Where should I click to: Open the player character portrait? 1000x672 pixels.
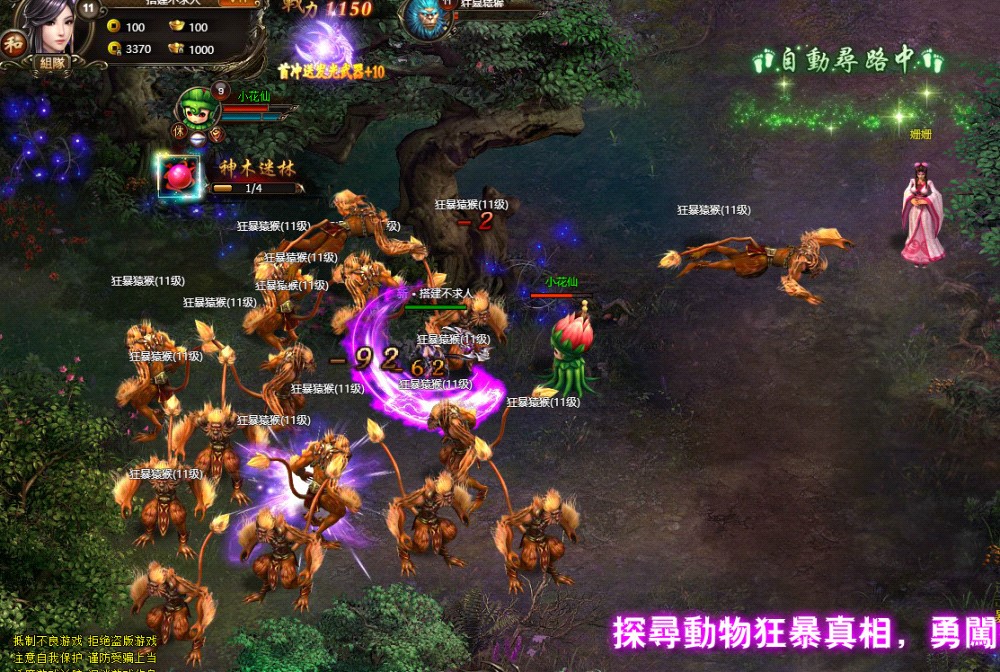click(x=56, y=26)
